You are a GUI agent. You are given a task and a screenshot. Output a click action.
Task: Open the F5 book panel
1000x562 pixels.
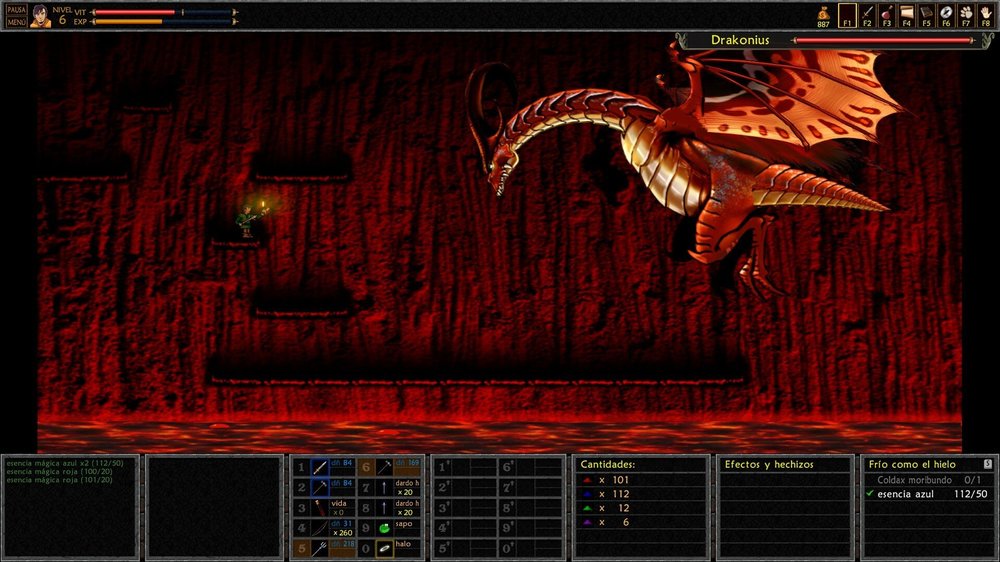(x=927, y=14)
